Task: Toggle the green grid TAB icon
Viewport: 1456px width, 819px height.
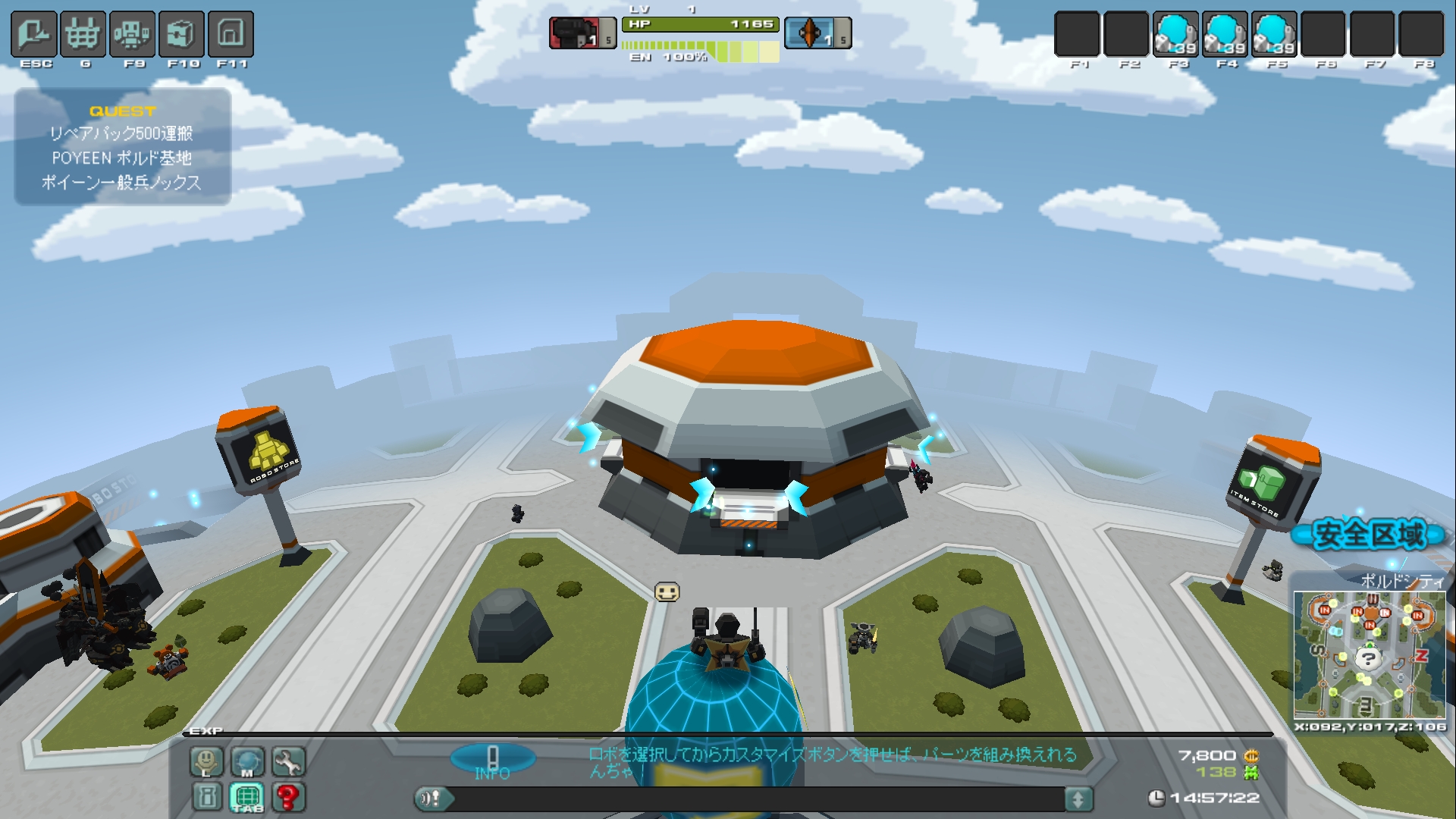Action: pos(247,797)
